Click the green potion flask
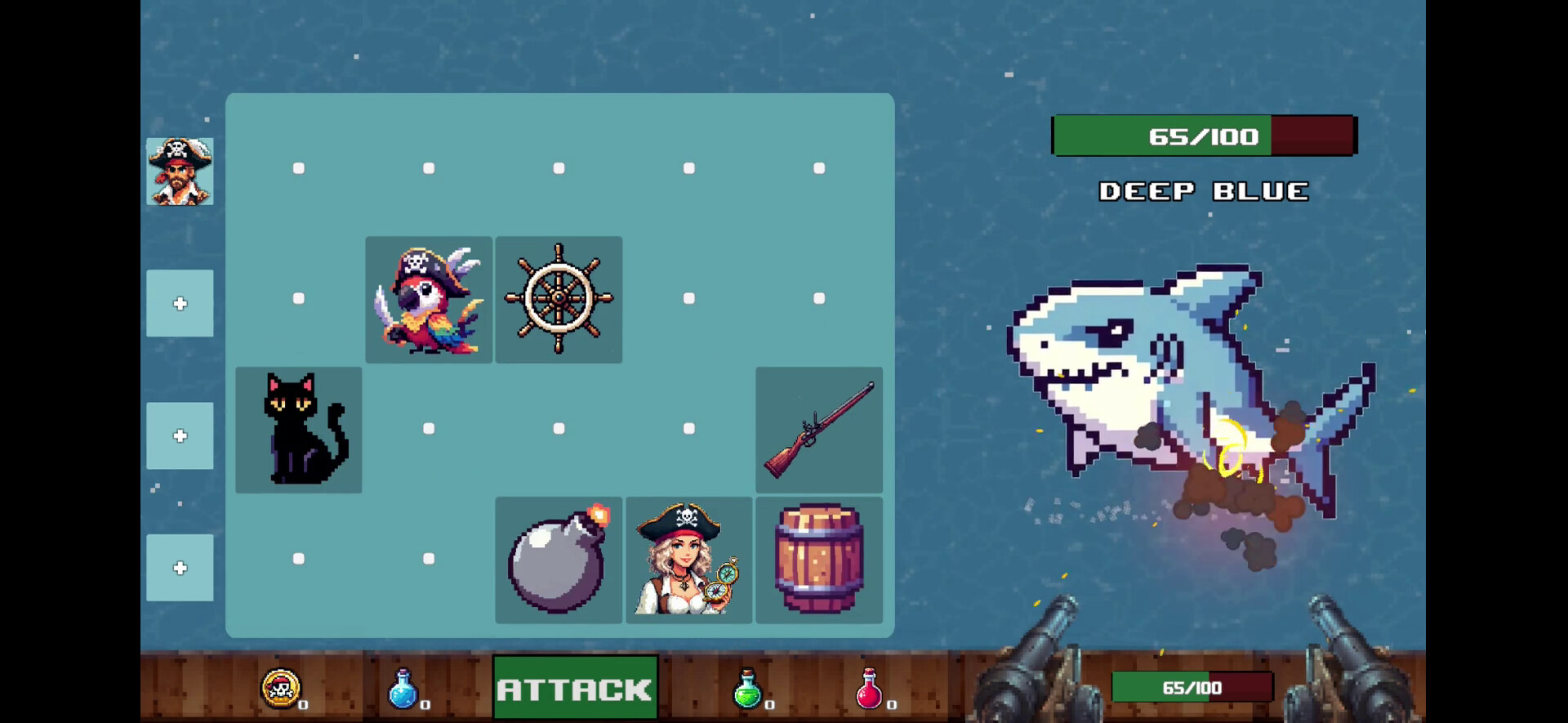 [747, 690]
